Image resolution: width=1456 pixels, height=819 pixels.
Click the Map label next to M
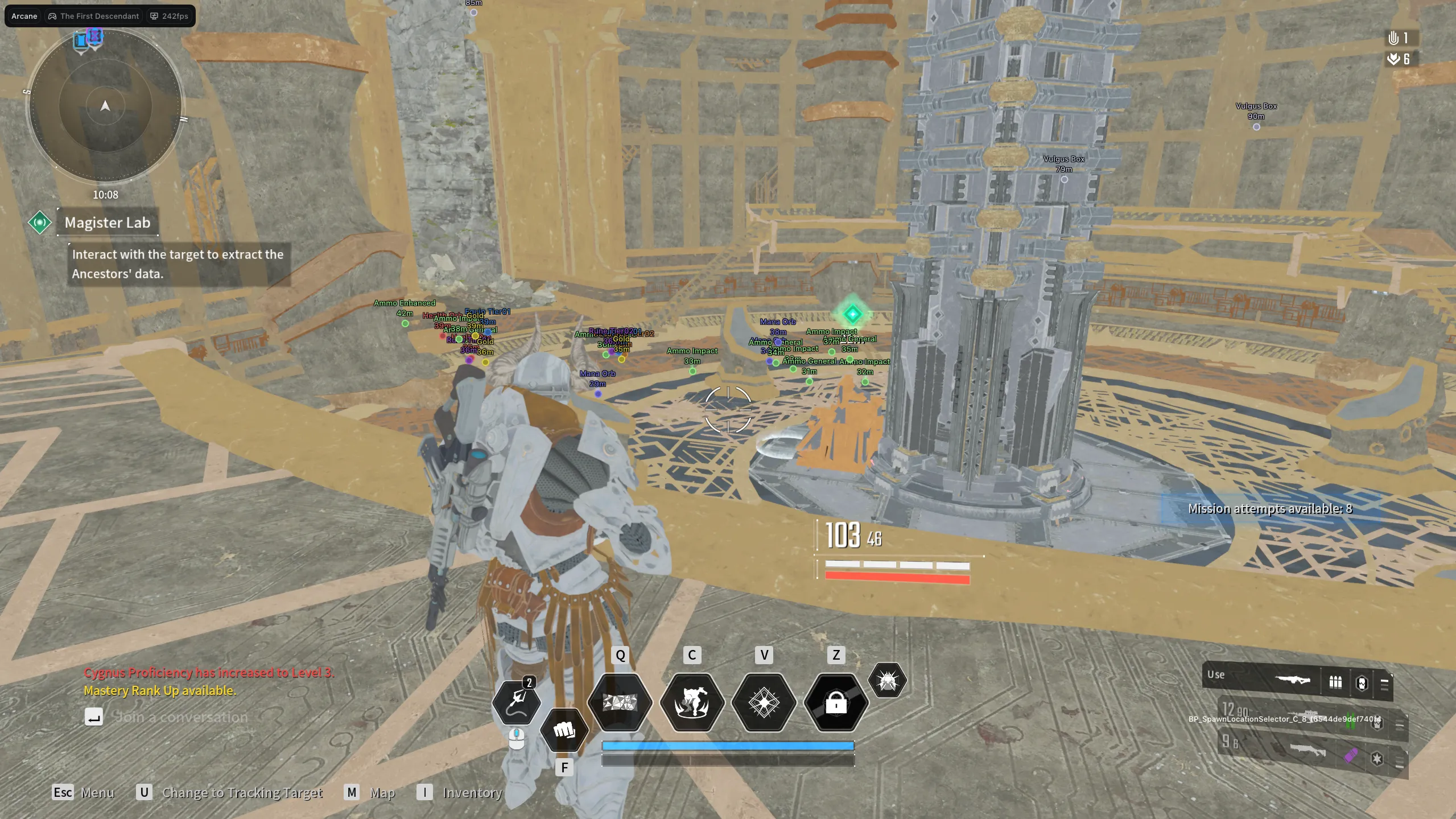coord(383,792)
